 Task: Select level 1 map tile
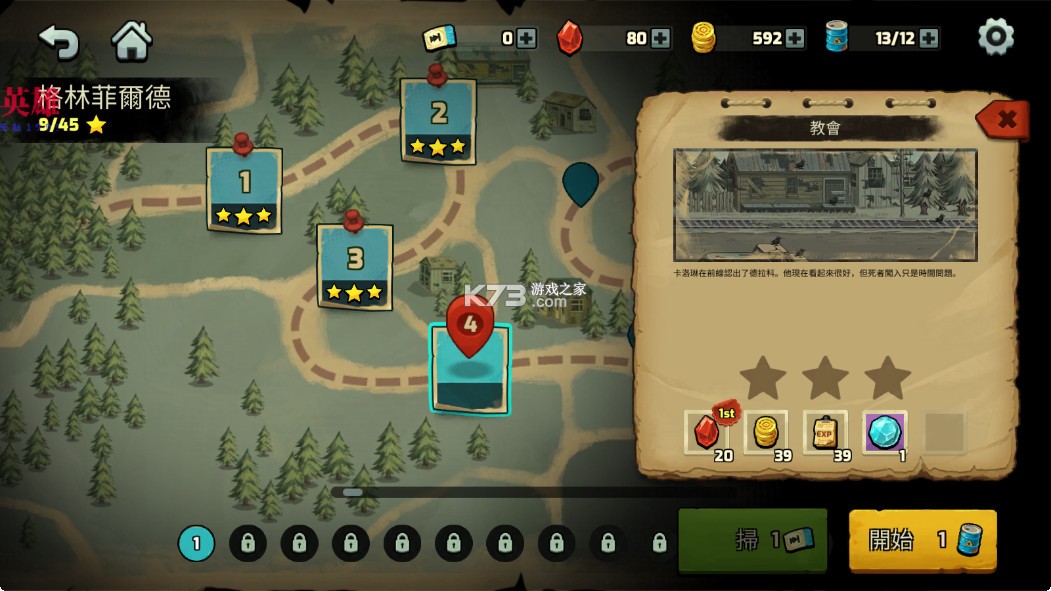pyautogui.click(x=244, y=188)
